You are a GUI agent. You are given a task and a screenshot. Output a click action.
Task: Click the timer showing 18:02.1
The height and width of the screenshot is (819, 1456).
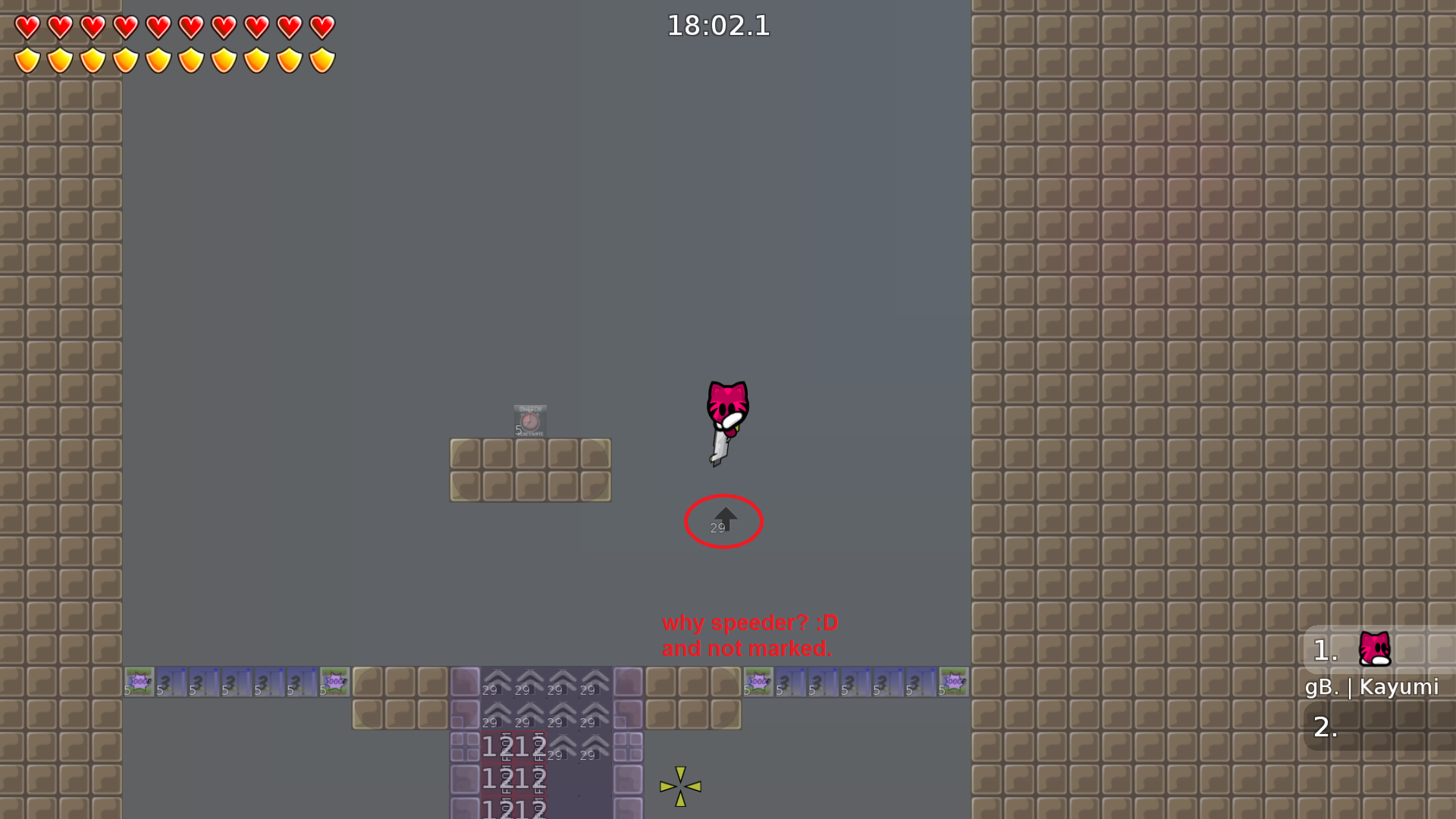coord(717,26)
